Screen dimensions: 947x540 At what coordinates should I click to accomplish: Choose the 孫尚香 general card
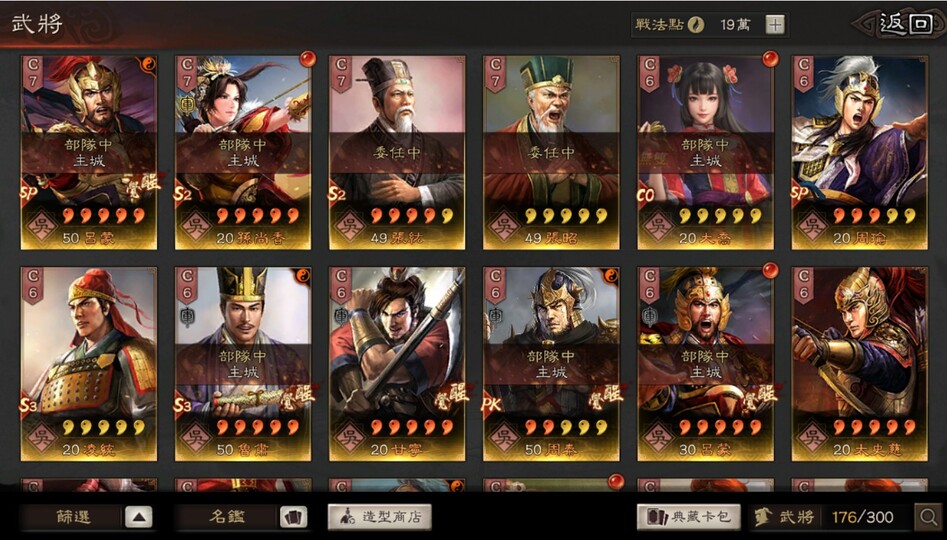[x=243, y=150]
